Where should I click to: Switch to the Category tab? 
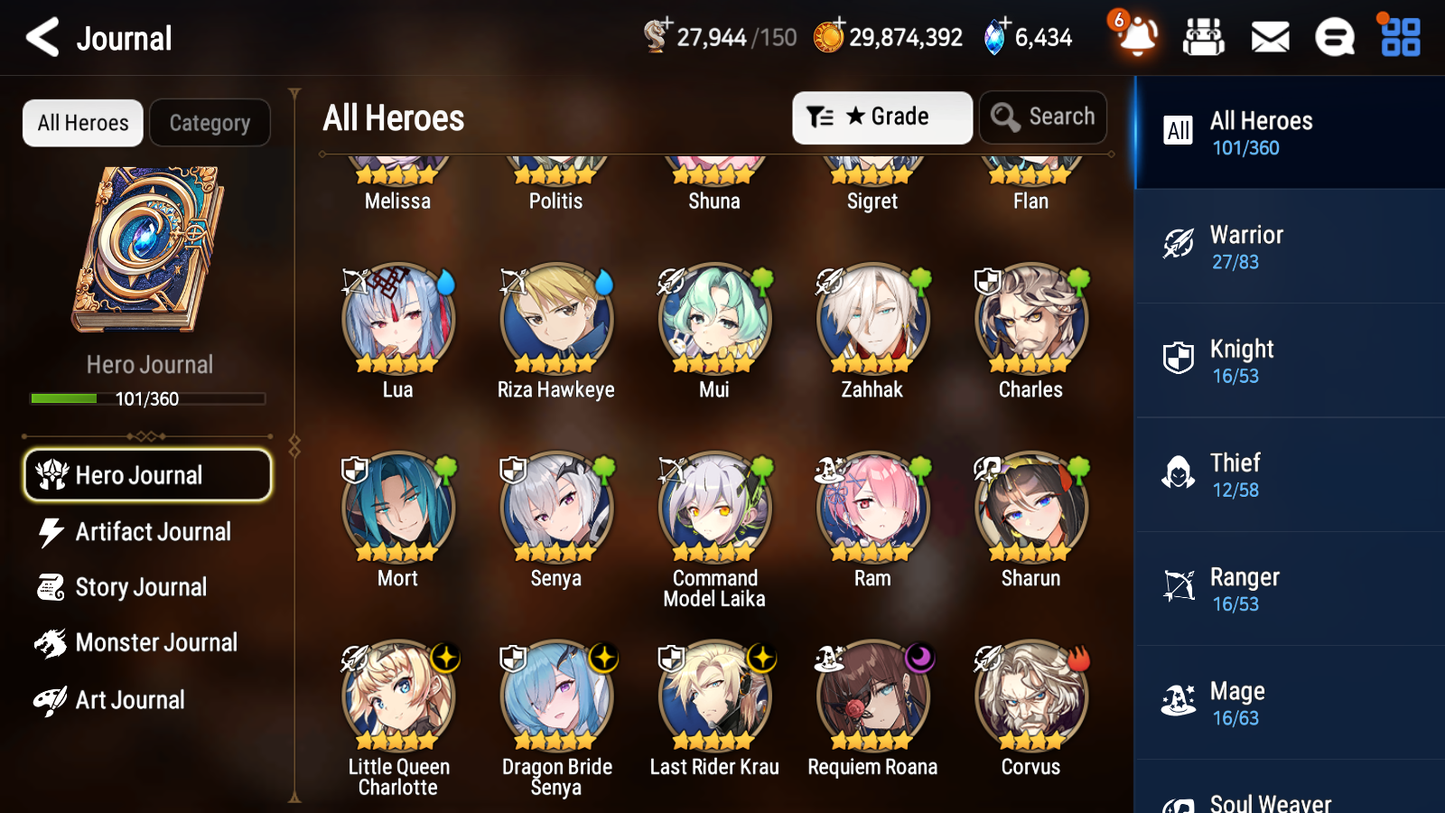click(x=210, y=122)
